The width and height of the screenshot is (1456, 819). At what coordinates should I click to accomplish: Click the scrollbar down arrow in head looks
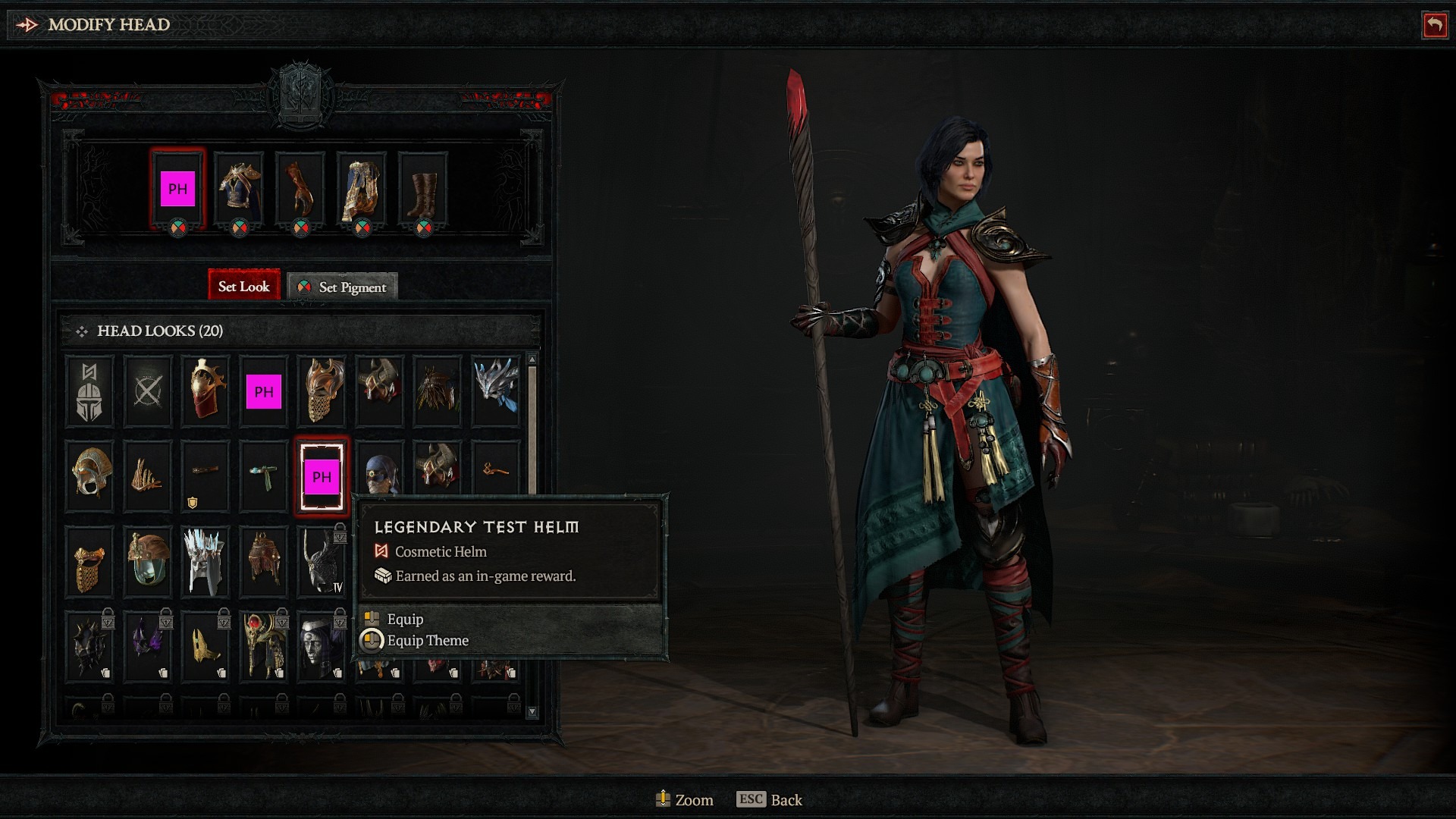tap(532, 712)
